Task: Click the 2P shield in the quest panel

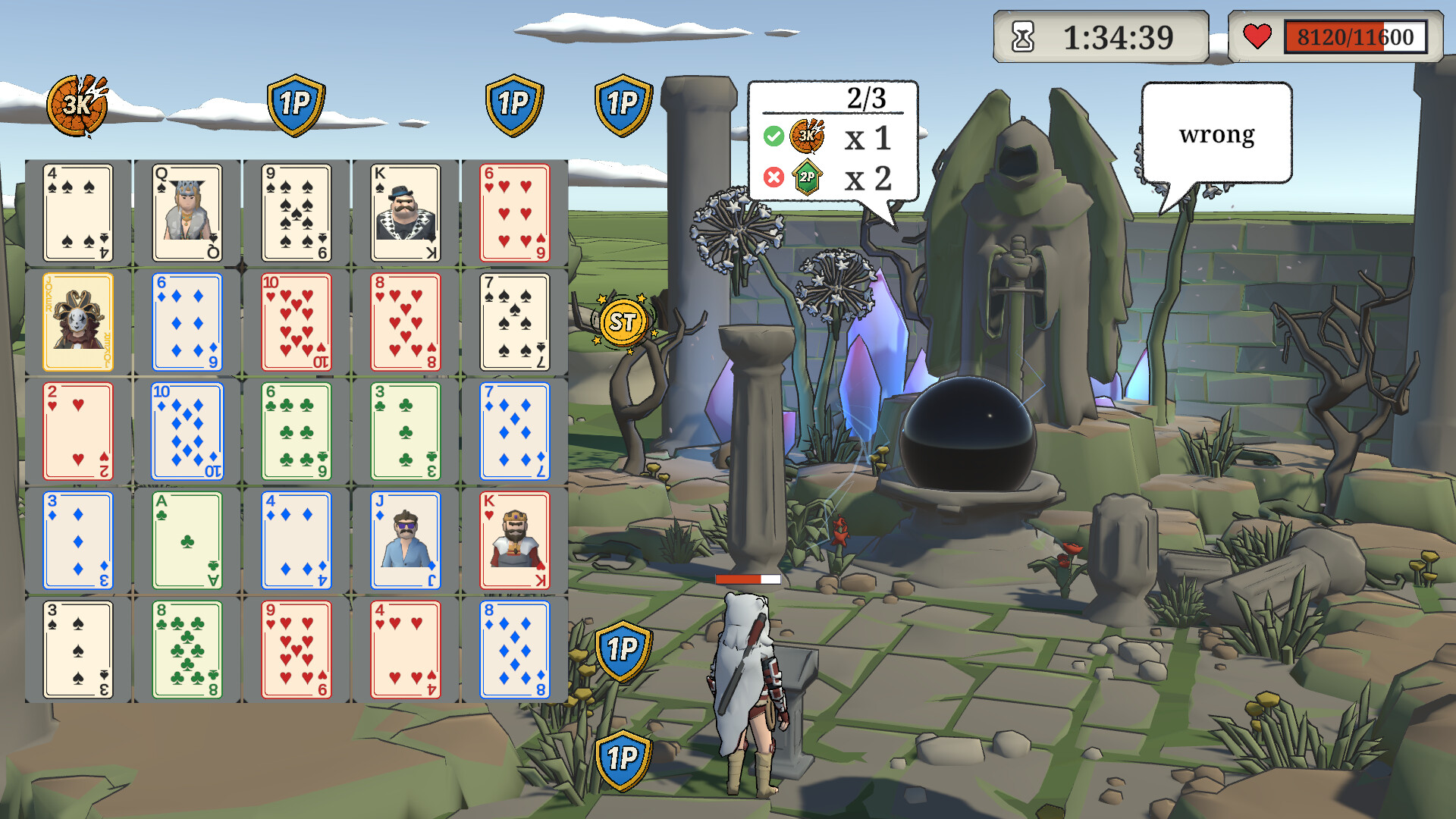Action: coord(808,178)
